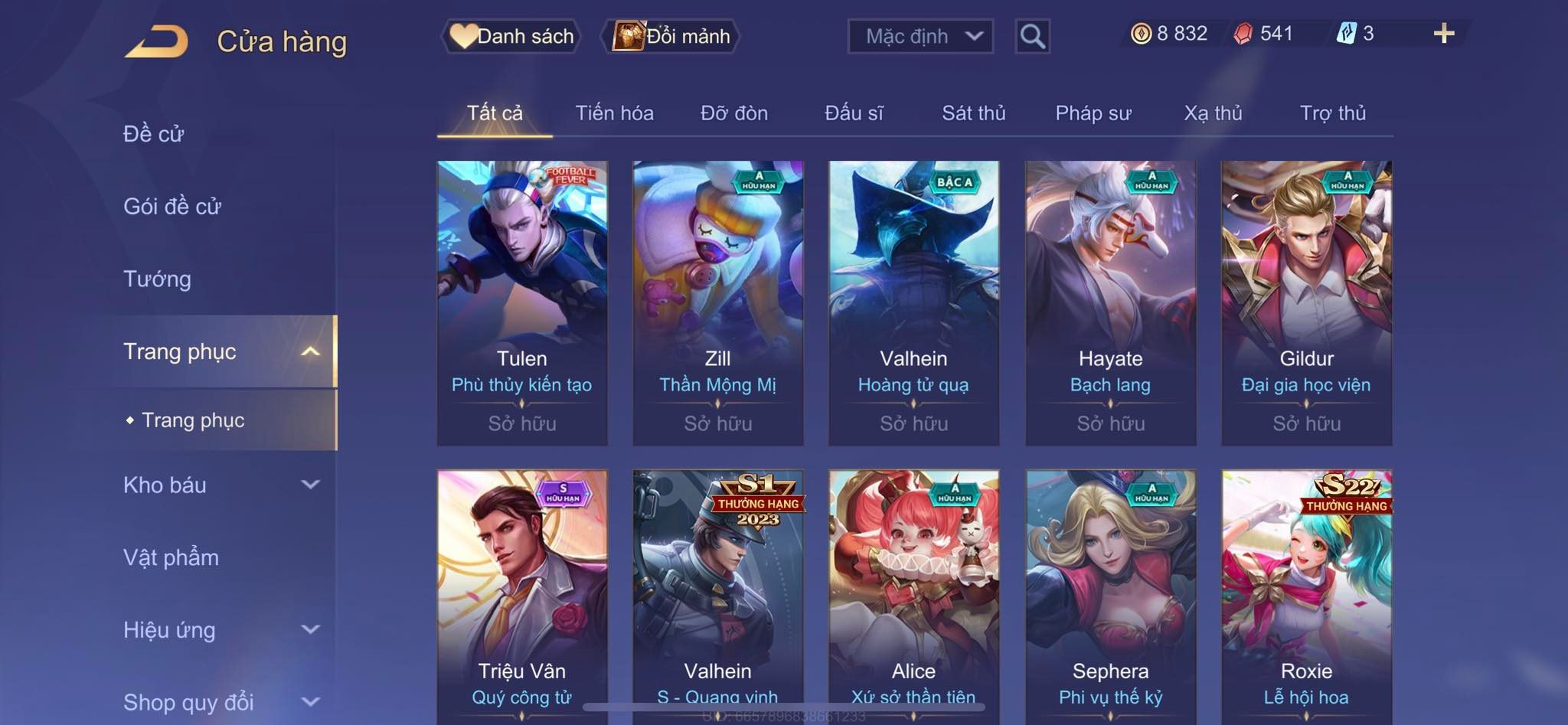The image size is (1568, 725).
Task: Add currency with the plus button
Action: click(x=1443, y=34)
